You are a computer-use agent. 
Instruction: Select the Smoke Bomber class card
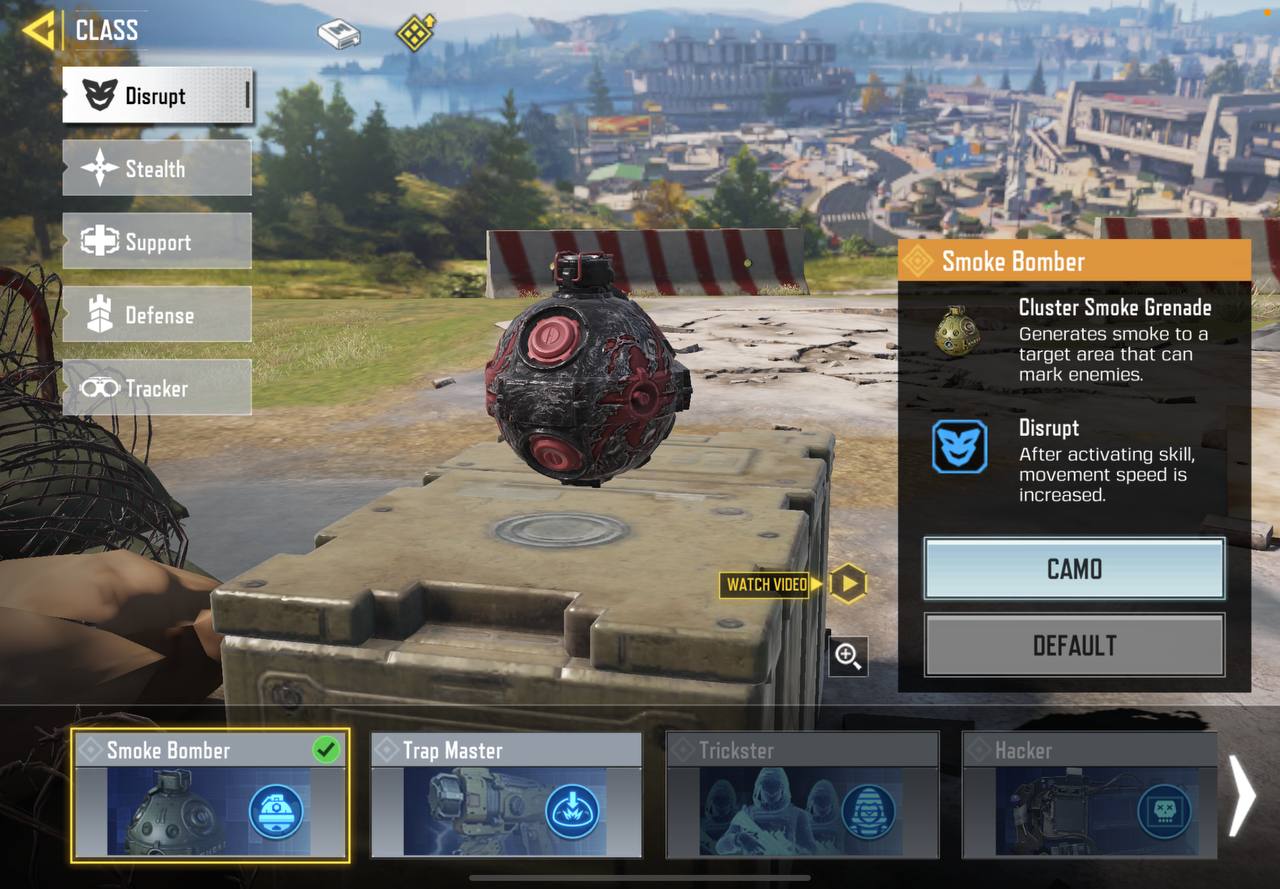(x=210, y=796)
